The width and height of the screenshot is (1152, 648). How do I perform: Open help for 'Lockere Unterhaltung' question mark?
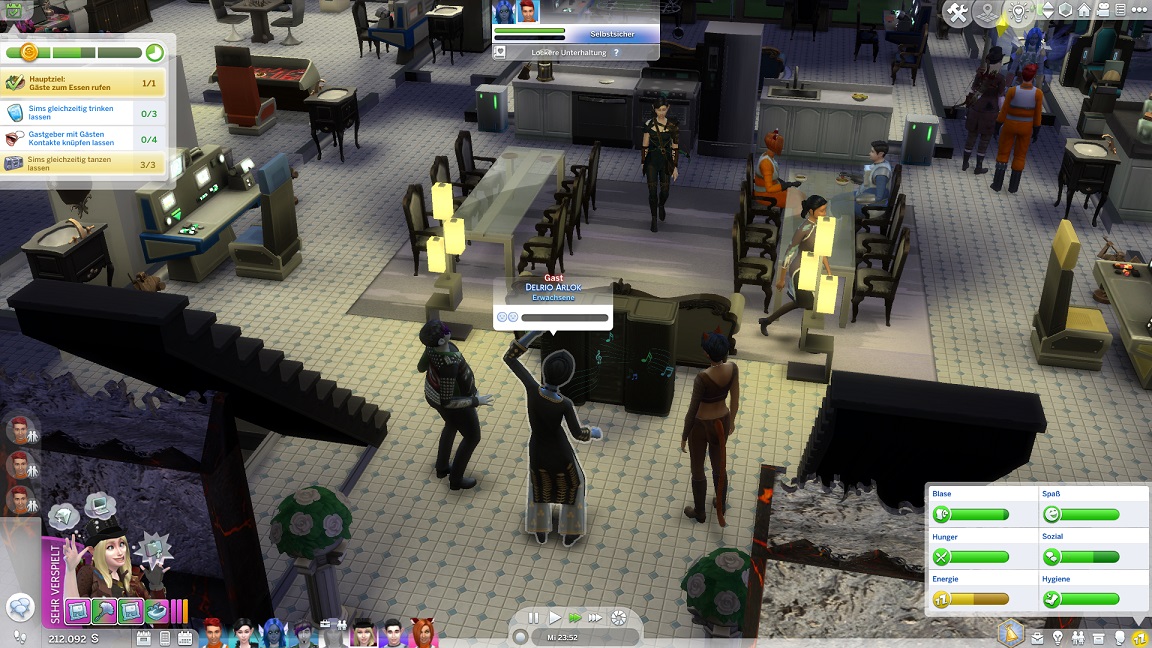point(616,52)
